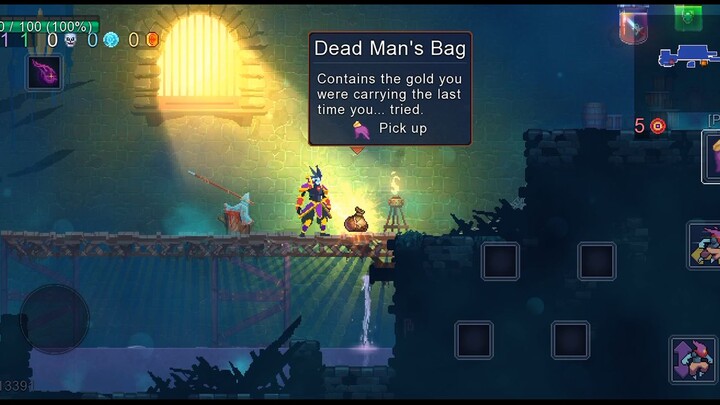
Task: Tap the jump button with purple arrows
Action: (x=693, y=360)
